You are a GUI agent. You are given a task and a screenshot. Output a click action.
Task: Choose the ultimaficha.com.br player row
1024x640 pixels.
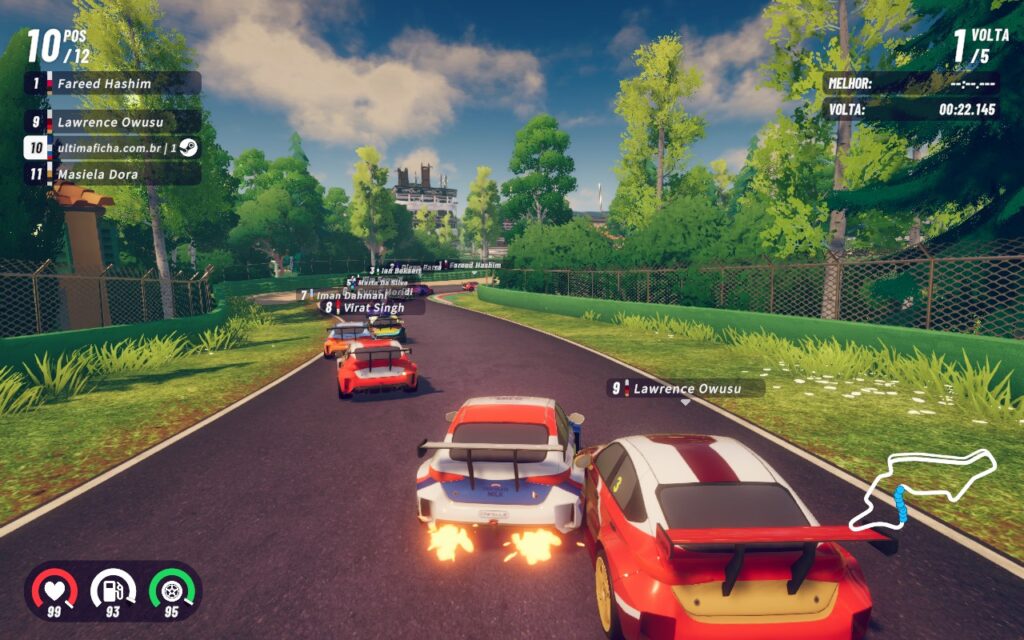(112, 148)
